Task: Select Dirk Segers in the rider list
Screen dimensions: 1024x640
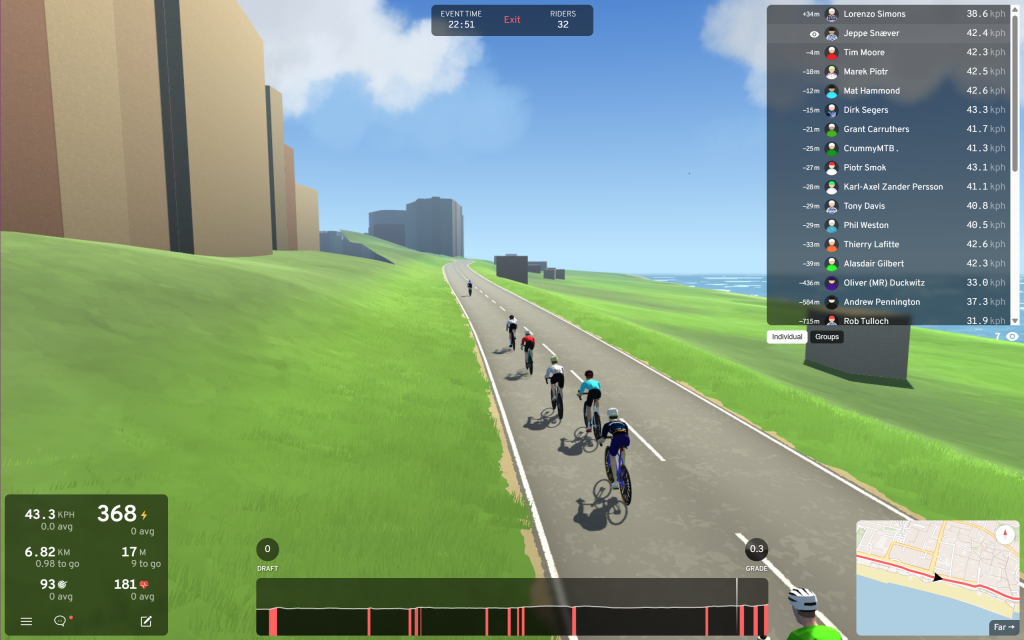Action: pyautogui.click(x=866, y=110)
